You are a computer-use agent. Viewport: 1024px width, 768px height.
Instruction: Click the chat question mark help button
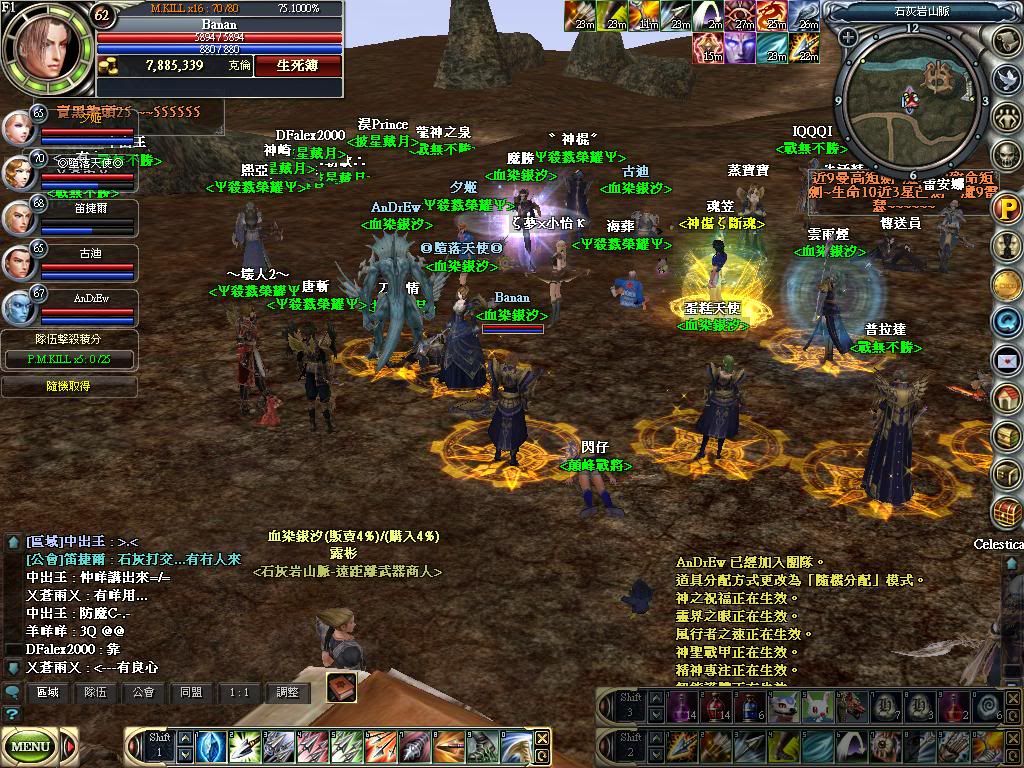(12, 714)
